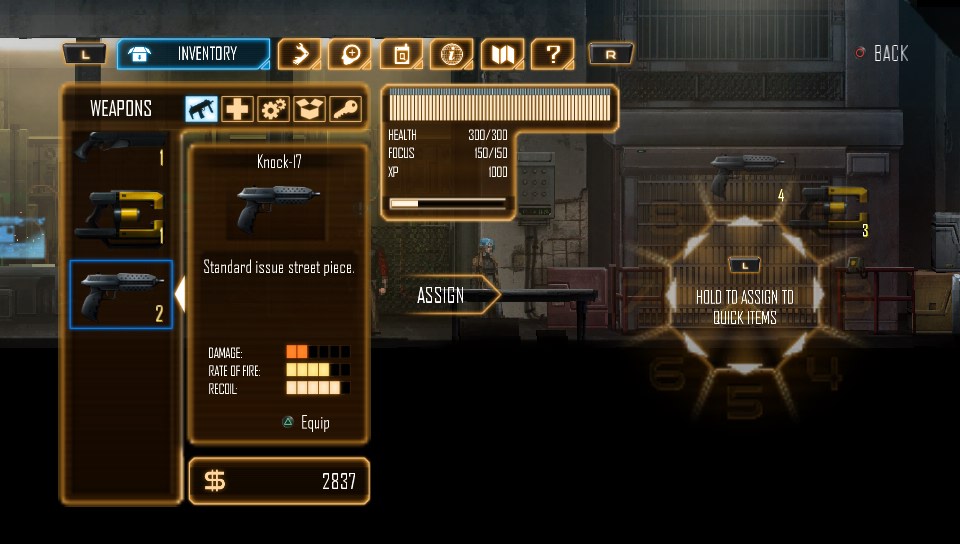Viewport: 960px width, 544px height.
Task: Open the handheld device notes tab
Action: (x=401, y=54)
